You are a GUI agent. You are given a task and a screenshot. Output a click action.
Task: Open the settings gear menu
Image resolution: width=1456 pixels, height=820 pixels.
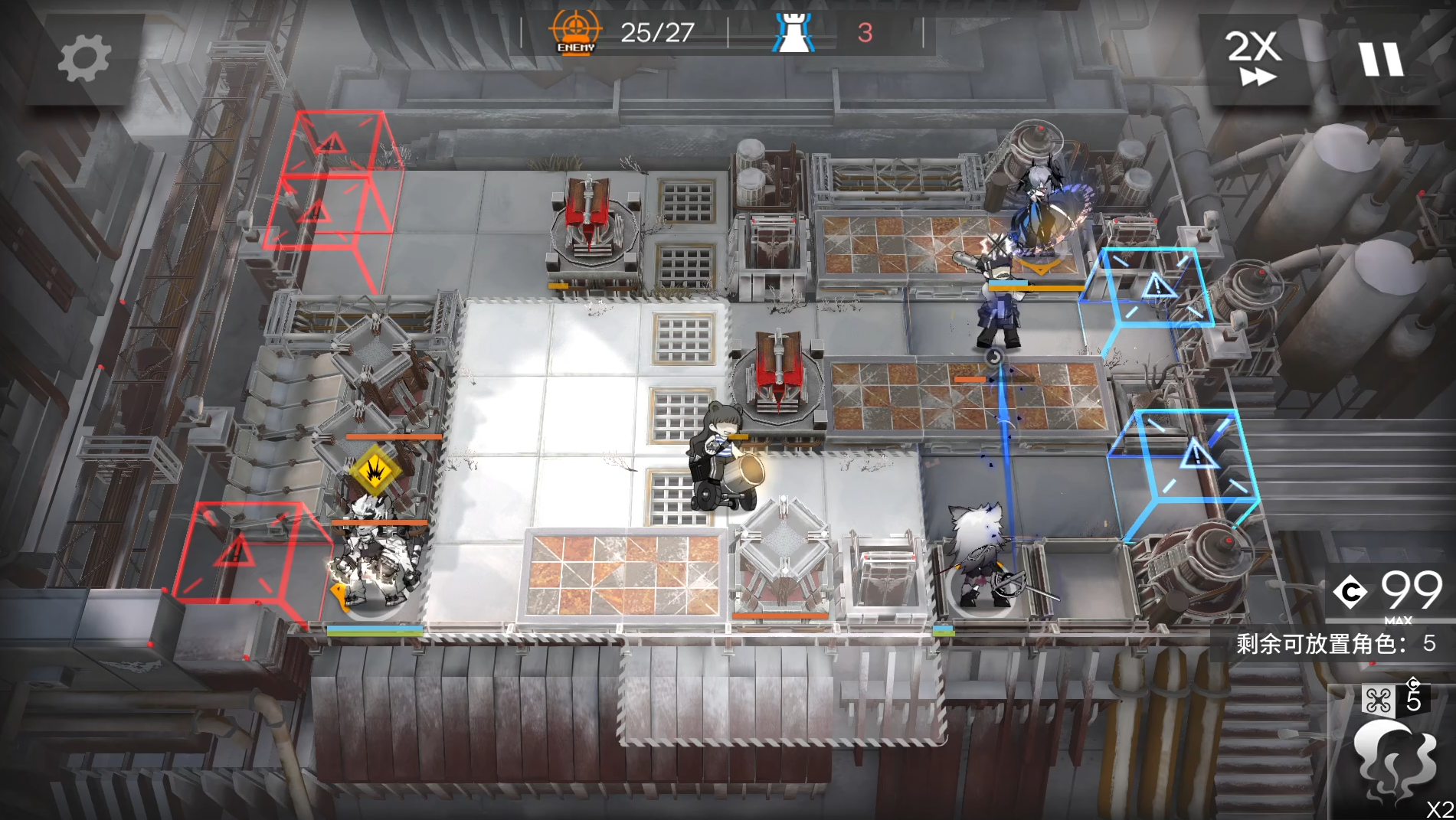[83, 58]
